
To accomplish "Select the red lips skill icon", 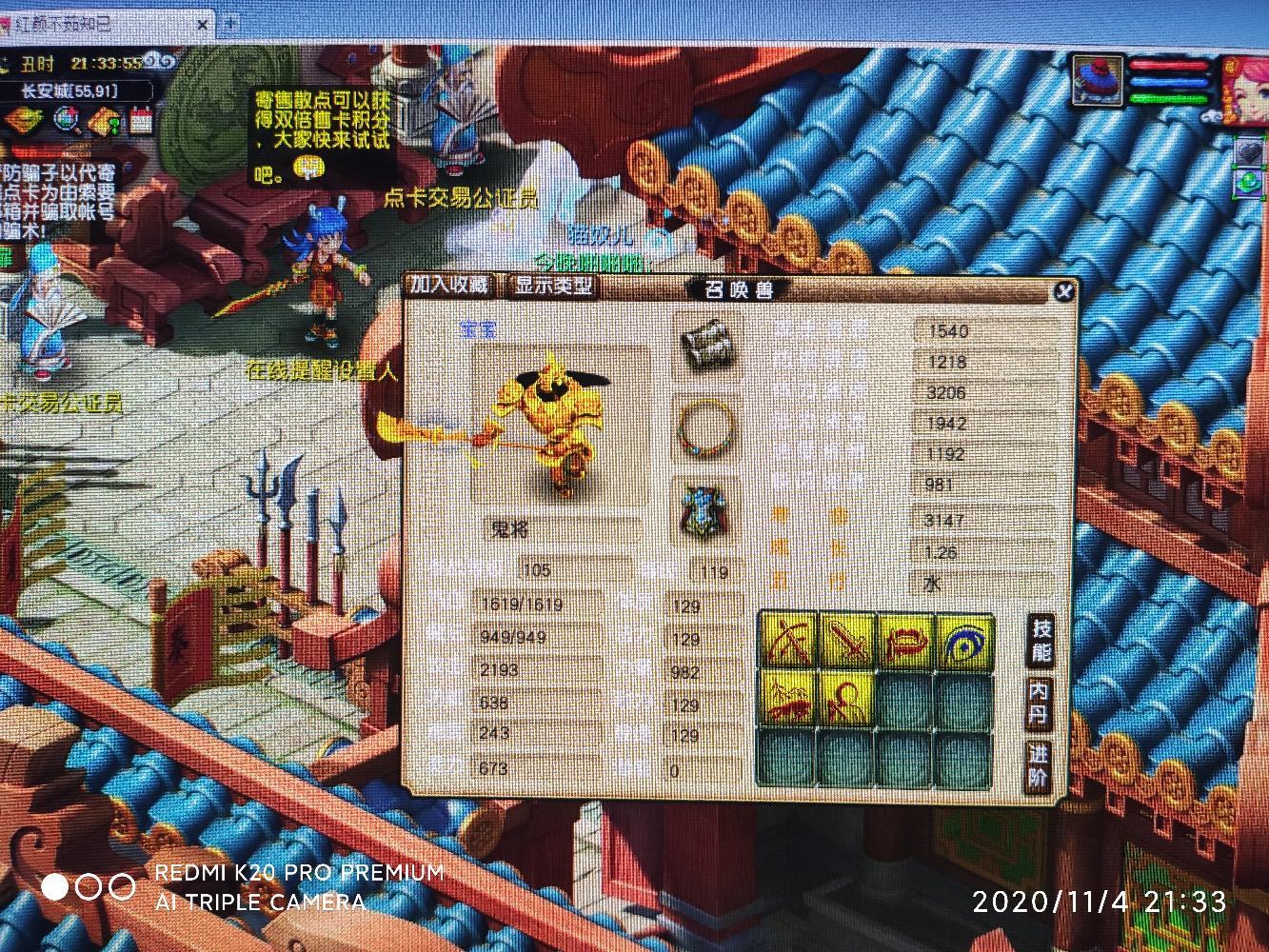I will click(x=905, y=642).
